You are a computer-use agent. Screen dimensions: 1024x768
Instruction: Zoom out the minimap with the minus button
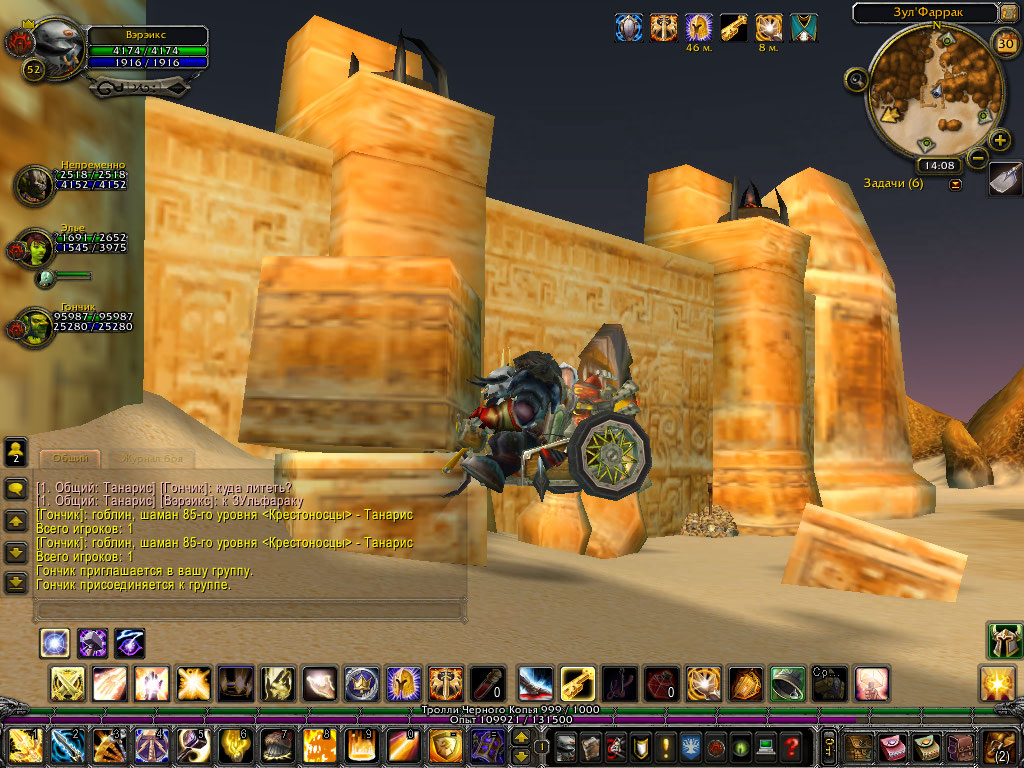(x=978, y=158)
